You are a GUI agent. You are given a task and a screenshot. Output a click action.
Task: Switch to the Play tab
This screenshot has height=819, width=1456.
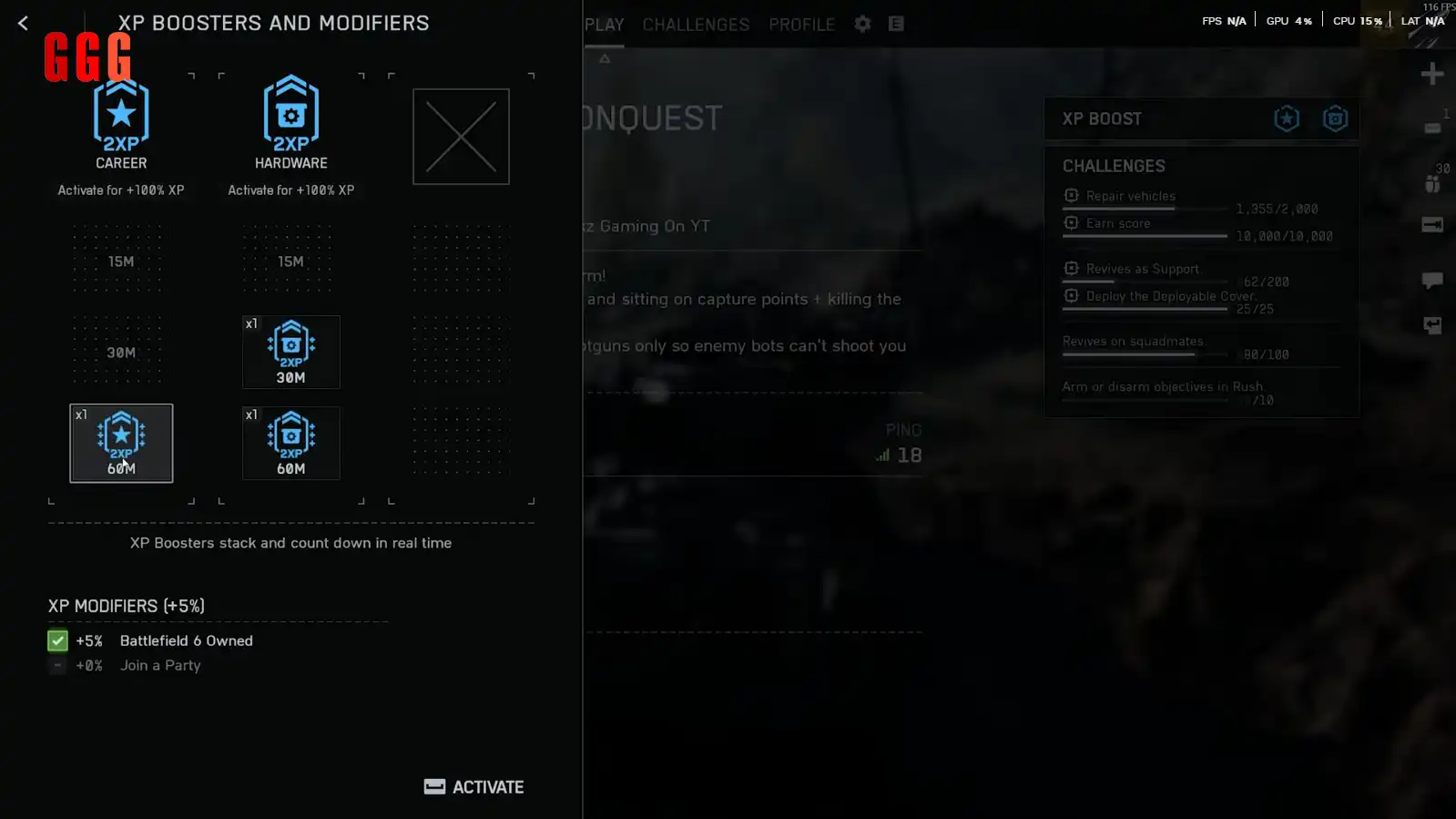tap(604, 25)
